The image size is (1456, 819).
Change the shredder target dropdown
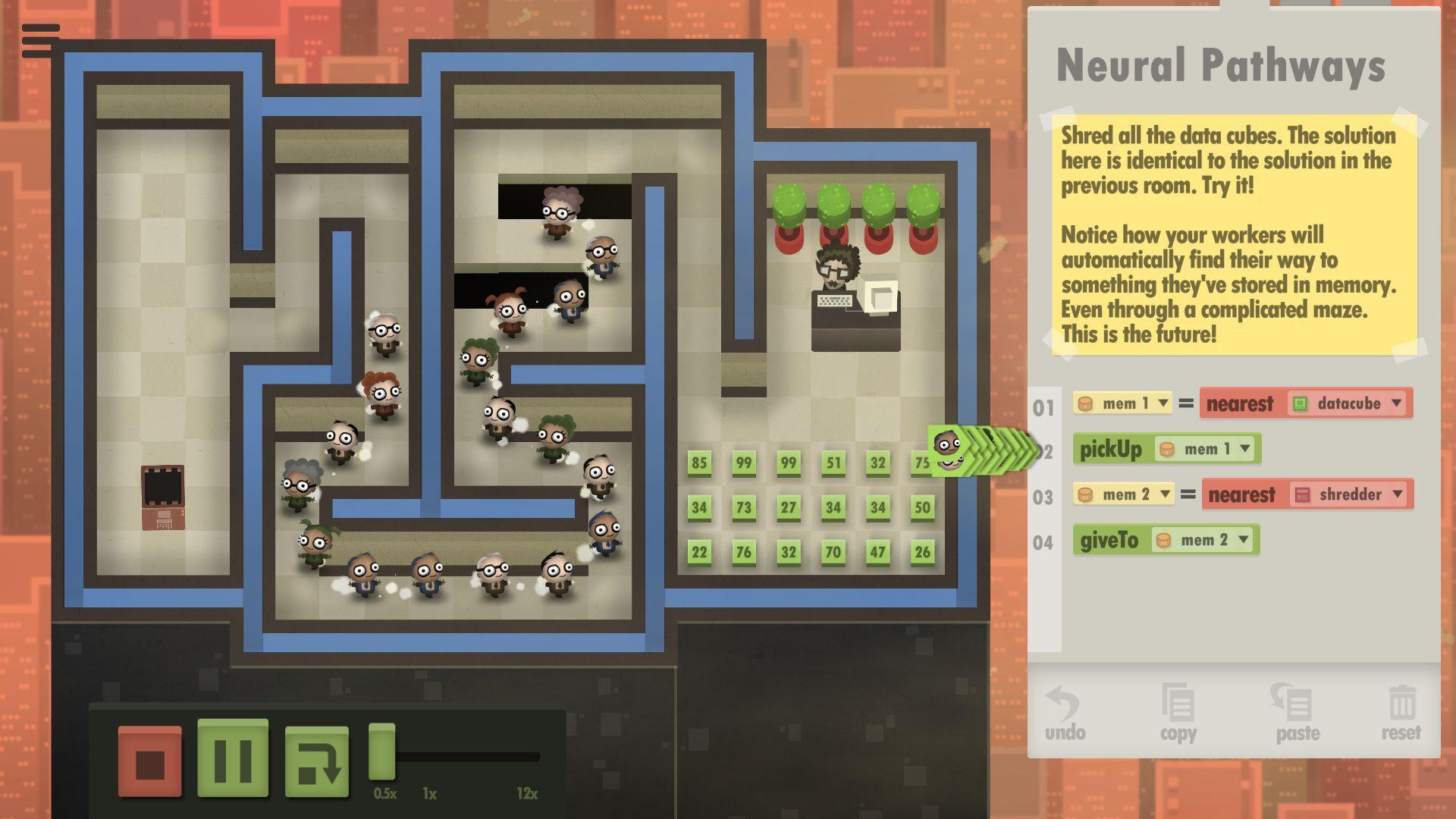click(x=1398, y=494)
